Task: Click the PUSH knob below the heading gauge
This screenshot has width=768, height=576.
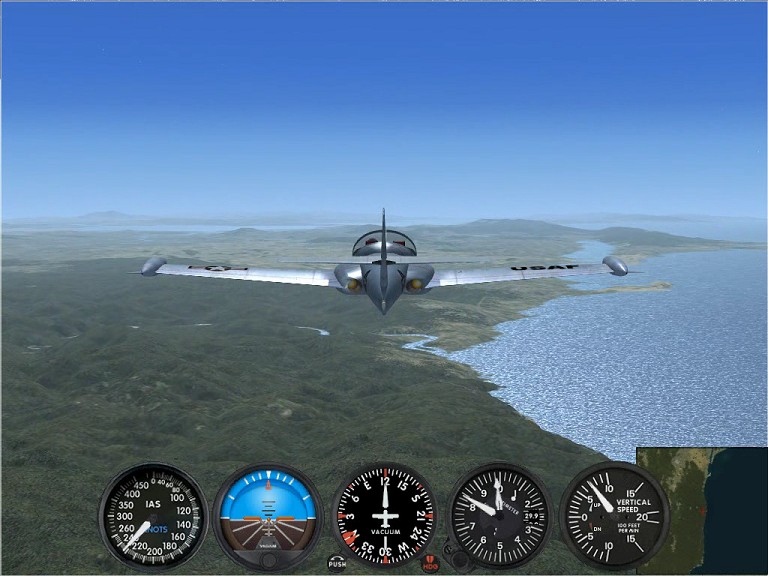Action: click(x=337, y=563)
